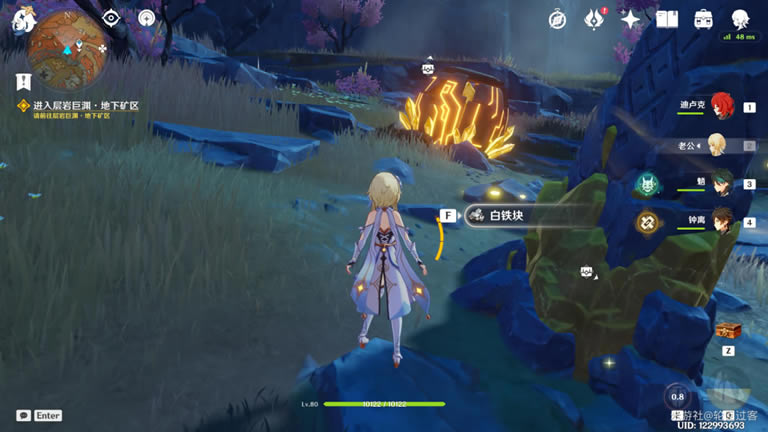768x432 pixels.
Task: Select active party member 老公
Action: [x=718, y=145]
